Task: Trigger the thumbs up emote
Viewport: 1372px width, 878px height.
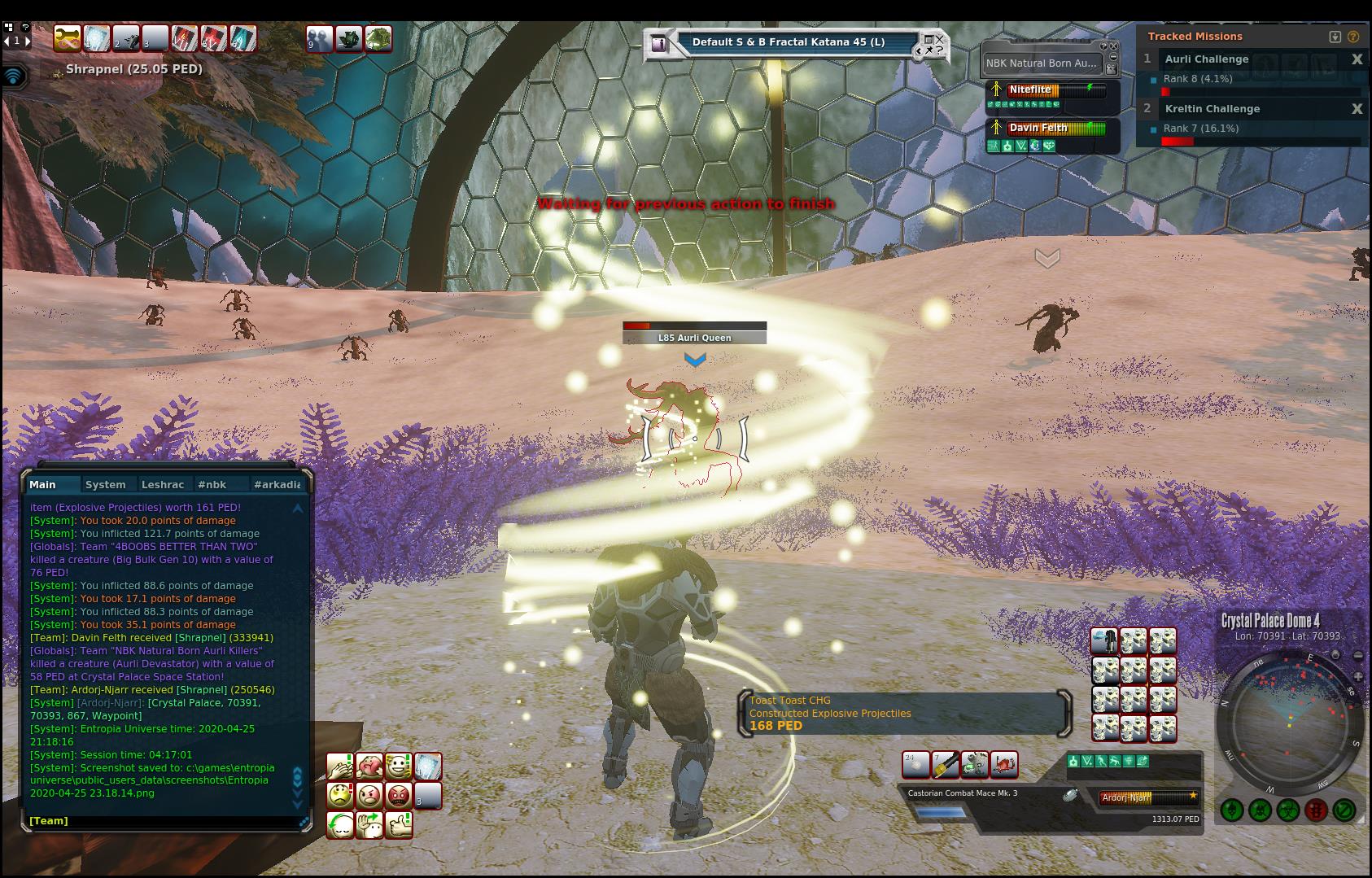Action: click(399, 825)
